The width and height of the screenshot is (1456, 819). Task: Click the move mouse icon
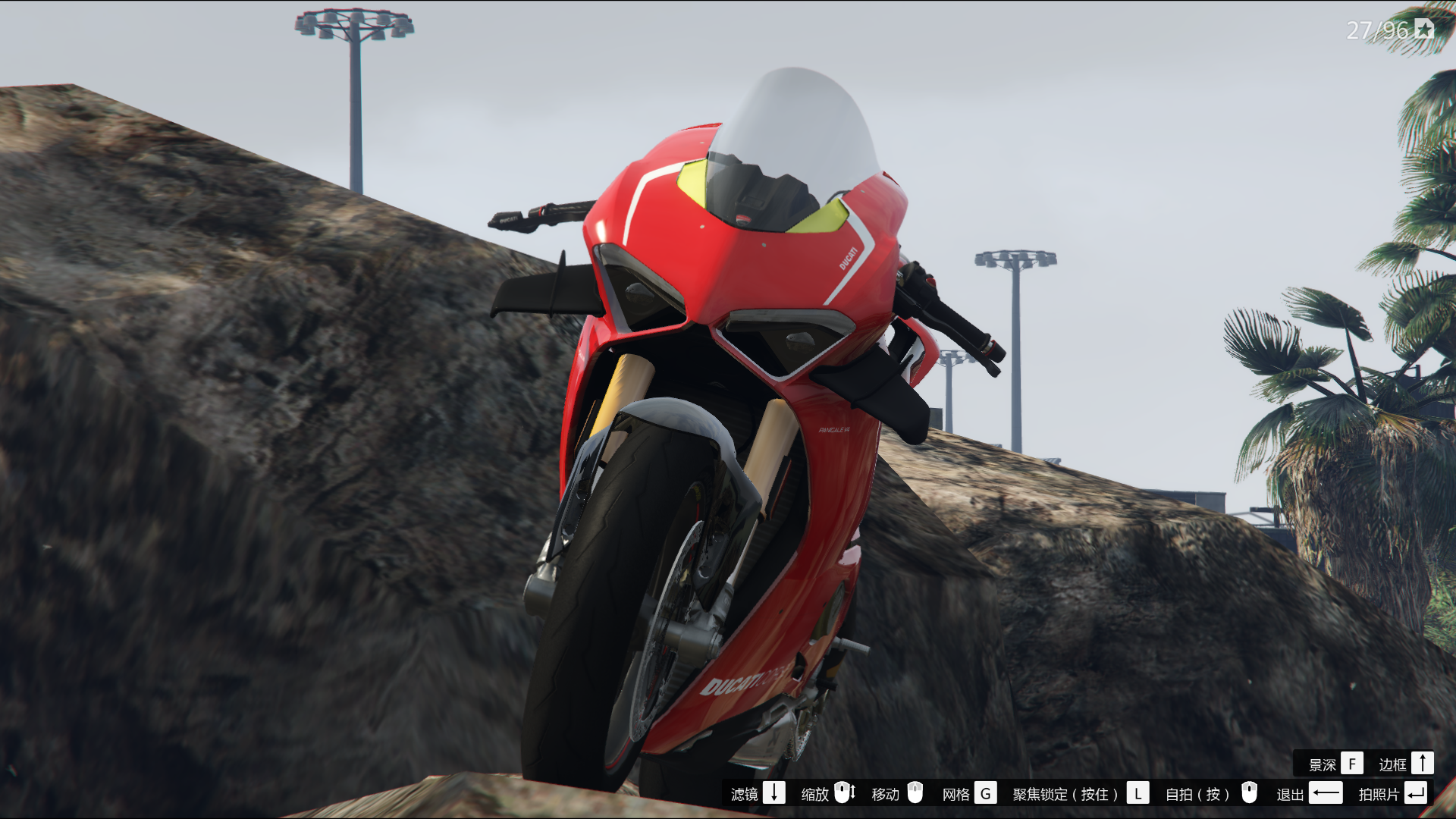(915, 795)
